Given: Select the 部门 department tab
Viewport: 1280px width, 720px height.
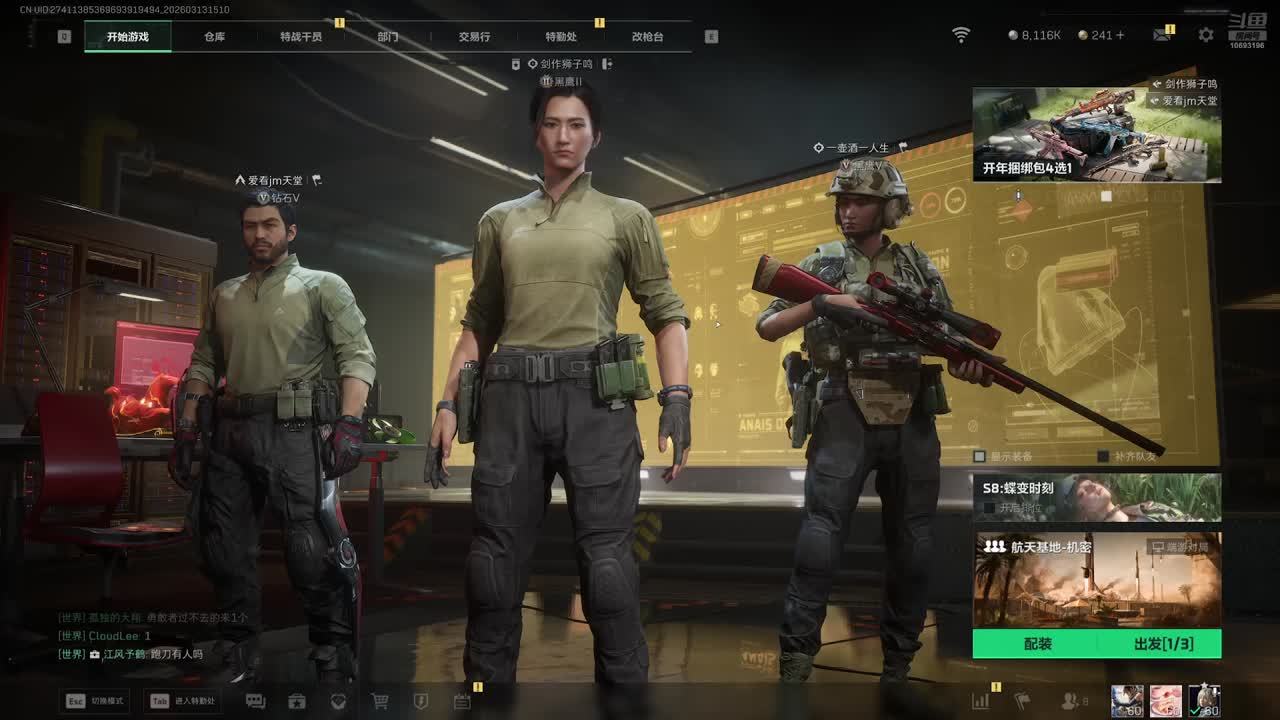Looking at the screenshot, I should point(388,37).
